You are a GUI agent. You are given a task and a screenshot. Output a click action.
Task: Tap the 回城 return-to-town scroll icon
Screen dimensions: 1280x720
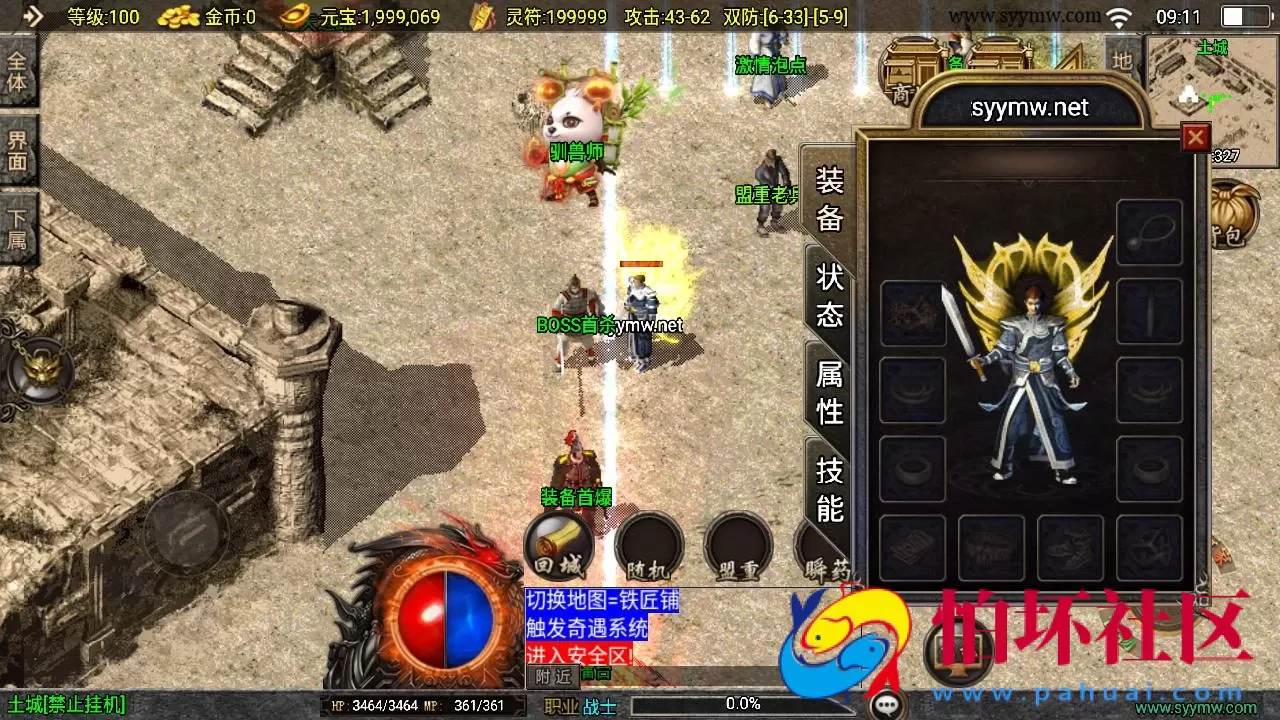[x=557, y=545]
